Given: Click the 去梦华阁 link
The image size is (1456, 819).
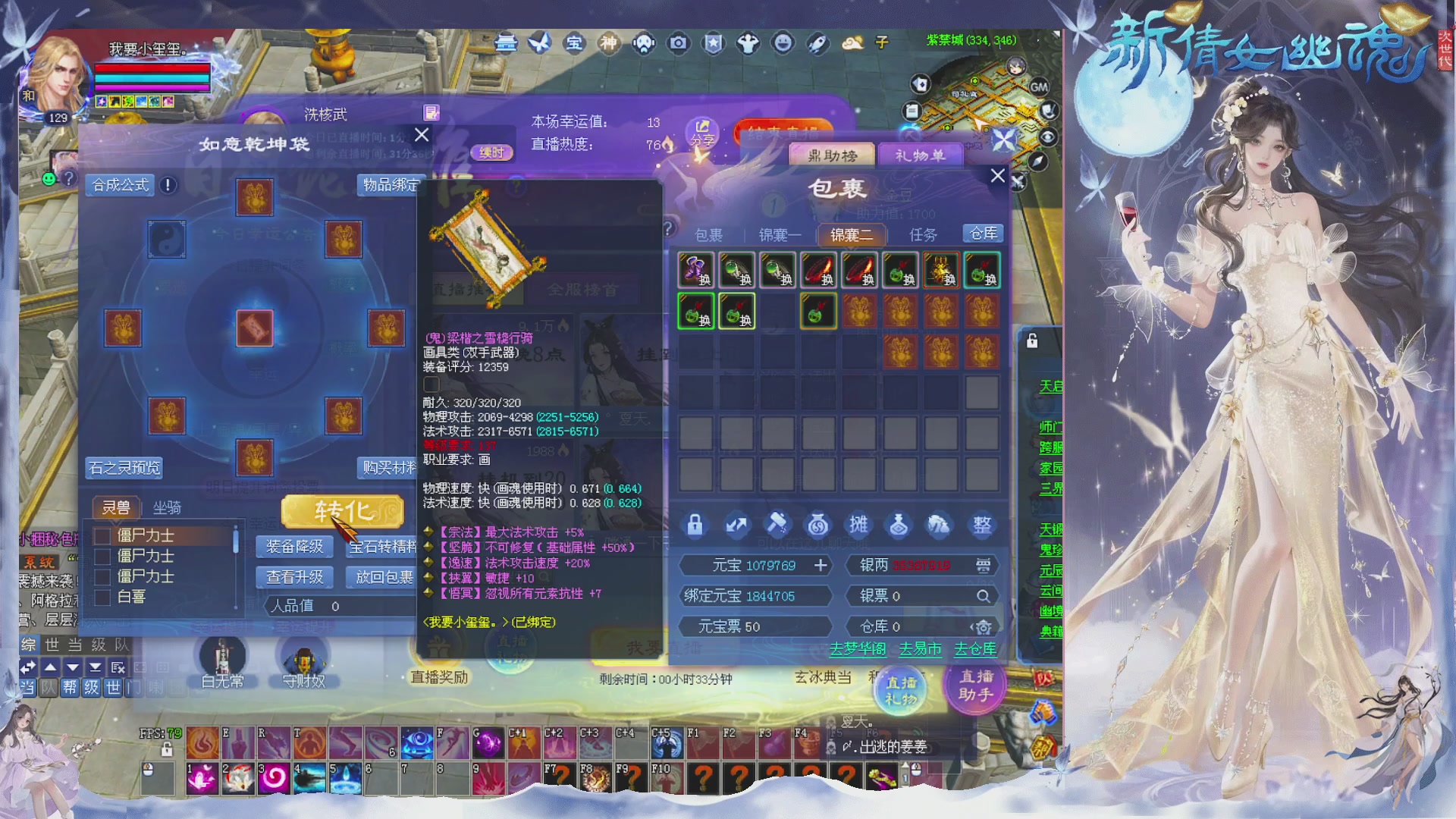Looking at the screenshot, I should pyautogui.click(x=858, y=649).
